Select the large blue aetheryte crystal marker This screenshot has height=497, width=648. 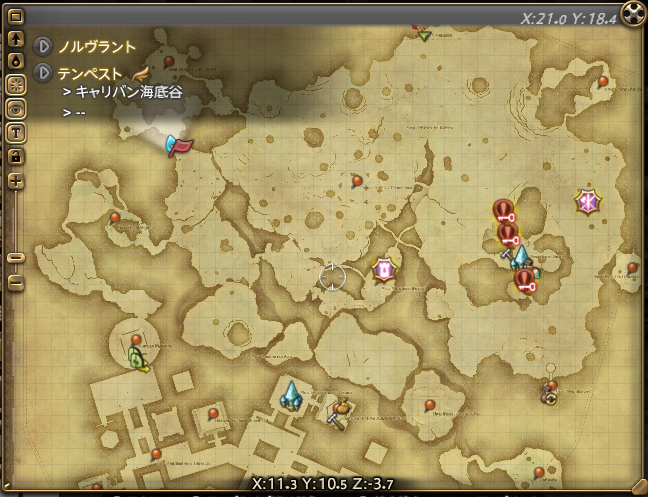pyautogui.click(x=291, y=395)
